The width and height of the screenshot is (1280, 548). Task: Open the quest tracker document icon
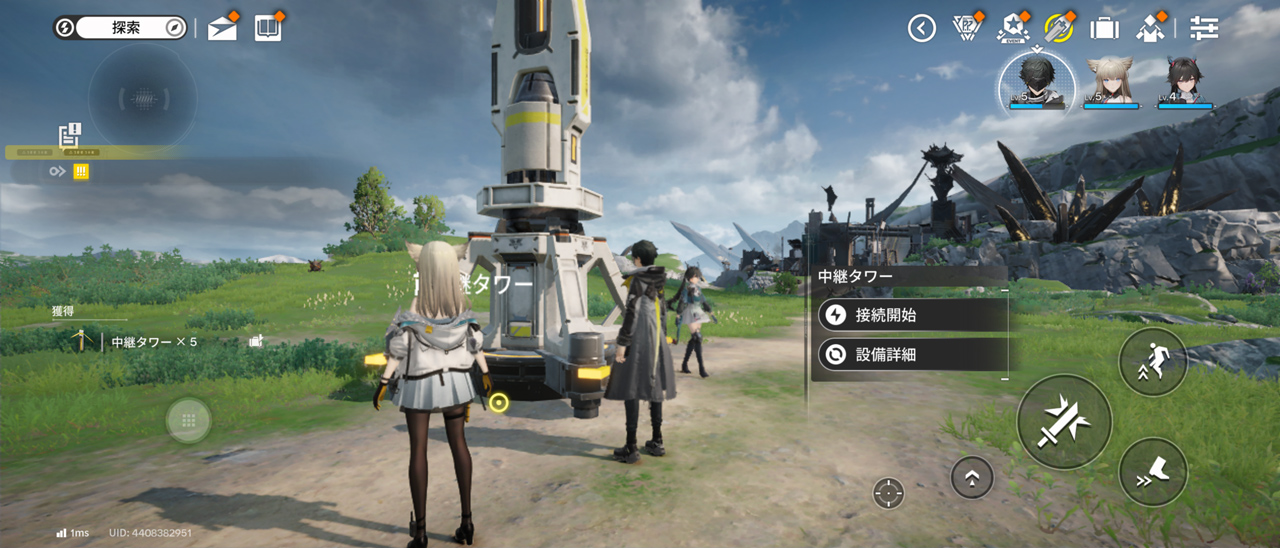70,134
